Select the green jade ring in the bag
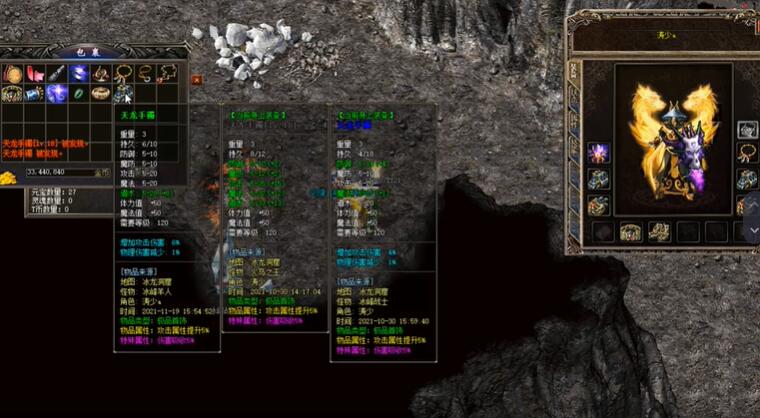The width and height of the screenshot is (760, 418). [x=78, y=93]
